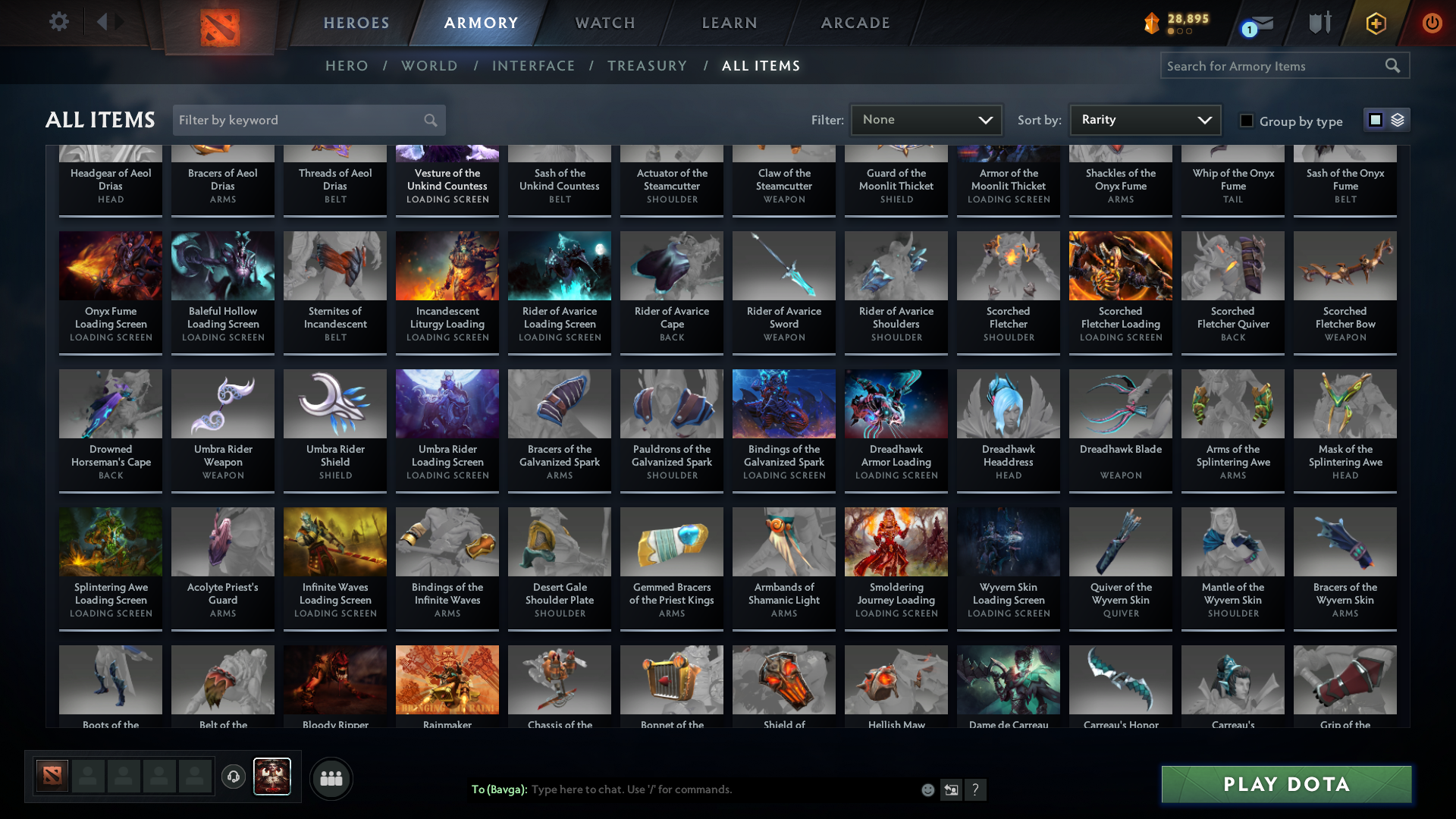1456x819 pixels.
Task: Click the help question mark near chat
Action: coord(976,789)
